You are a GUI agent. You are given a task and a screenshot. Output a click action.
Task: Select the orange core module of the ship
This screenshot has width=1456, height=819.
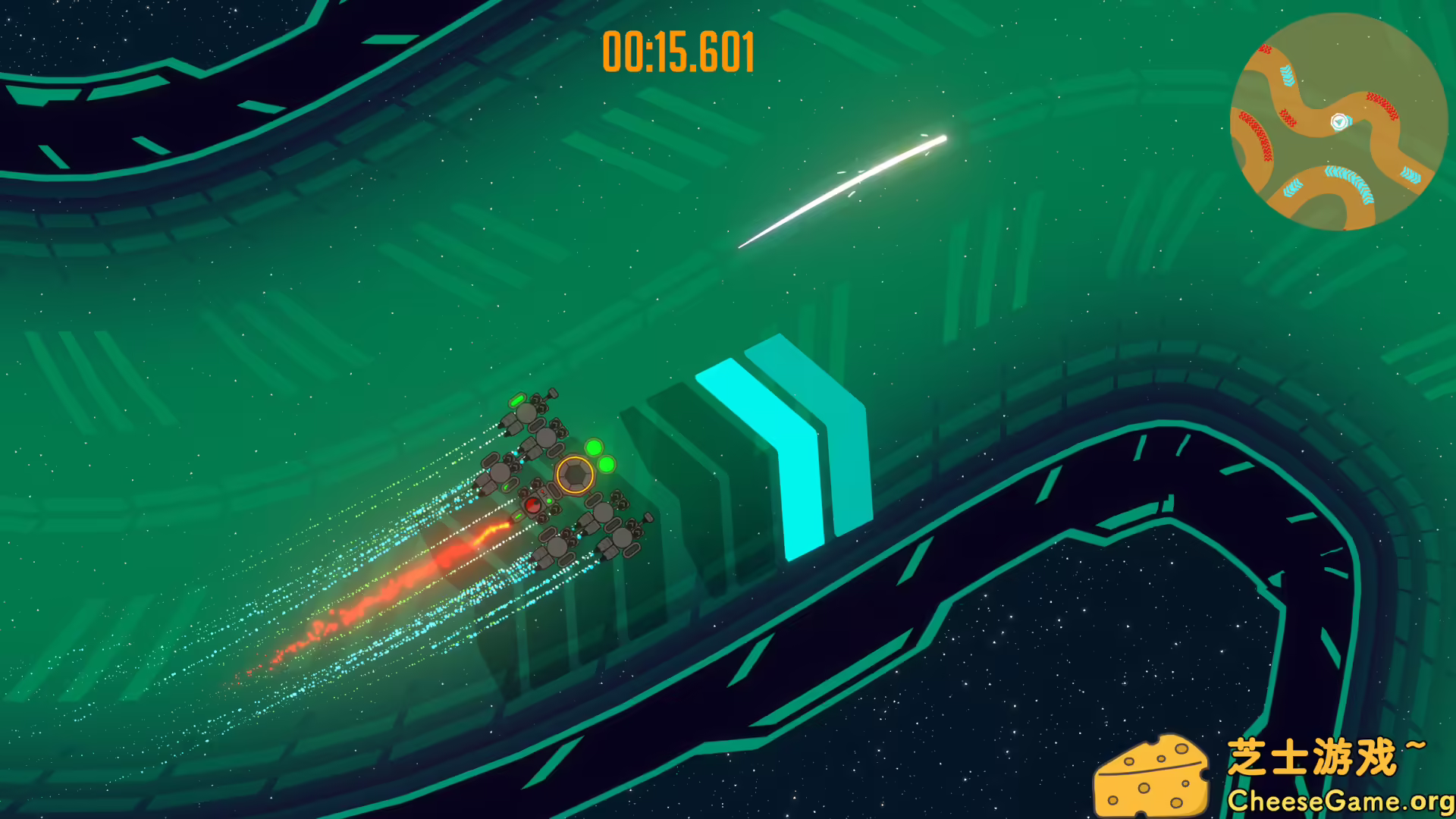[574, 474]
